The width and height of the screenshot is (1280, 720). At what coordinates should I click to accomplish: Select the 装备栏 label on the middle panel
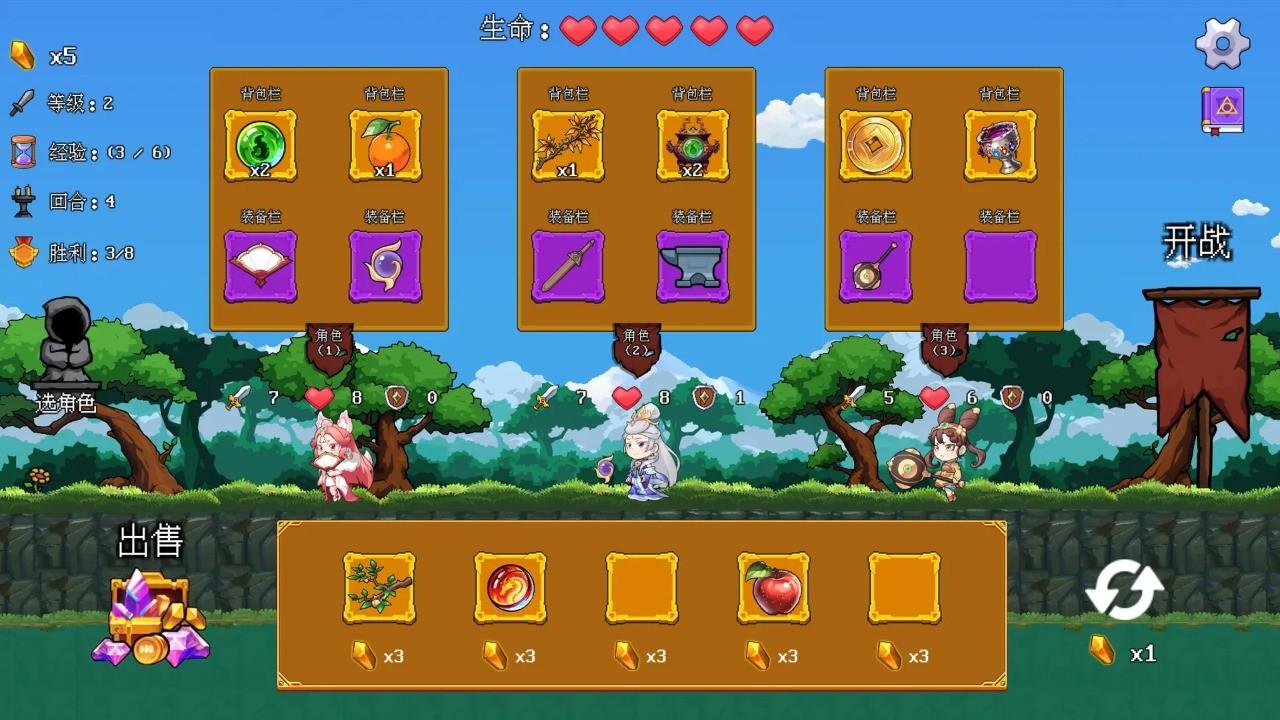click(x=566, y=215)
